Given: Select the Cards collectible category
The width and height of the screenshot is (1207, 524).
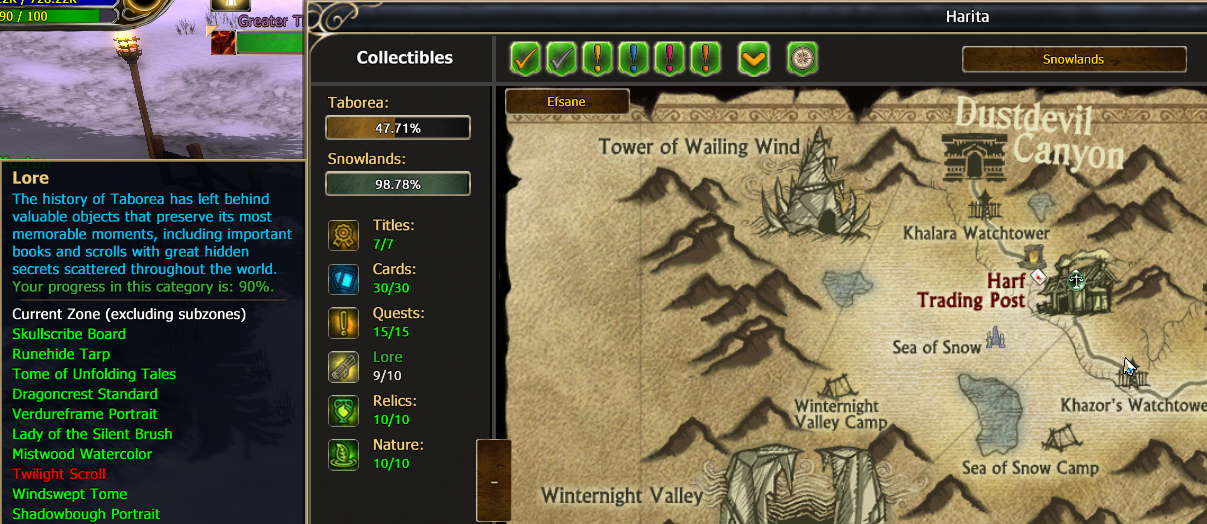Looking at the screenshot, I should pos(344,279).
